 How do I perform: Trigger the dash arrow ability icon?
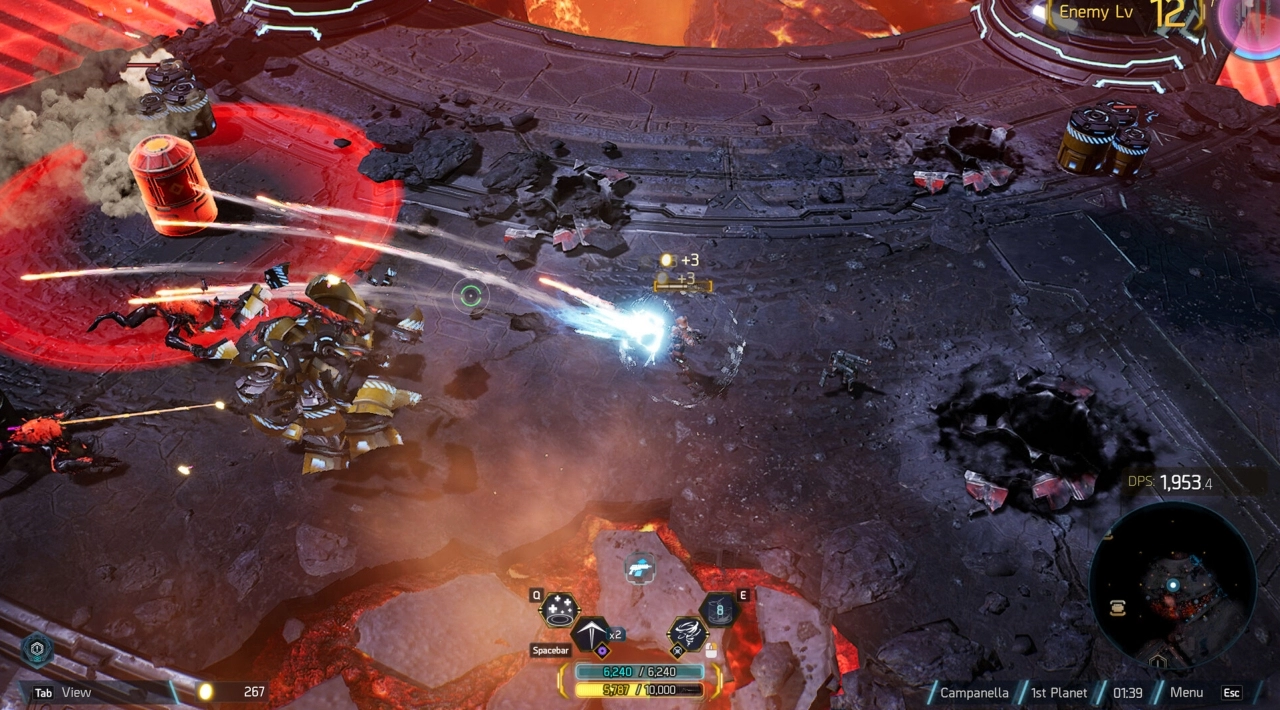click(x=590, y=633)
